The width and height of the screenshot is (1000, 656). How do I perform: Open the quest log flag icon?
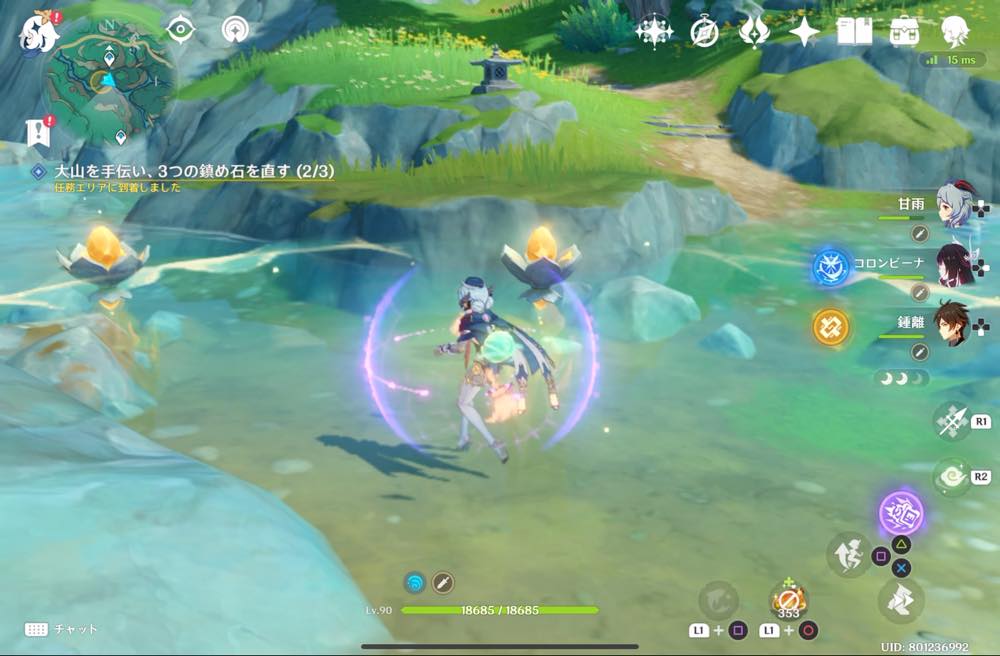coord(38,131)
